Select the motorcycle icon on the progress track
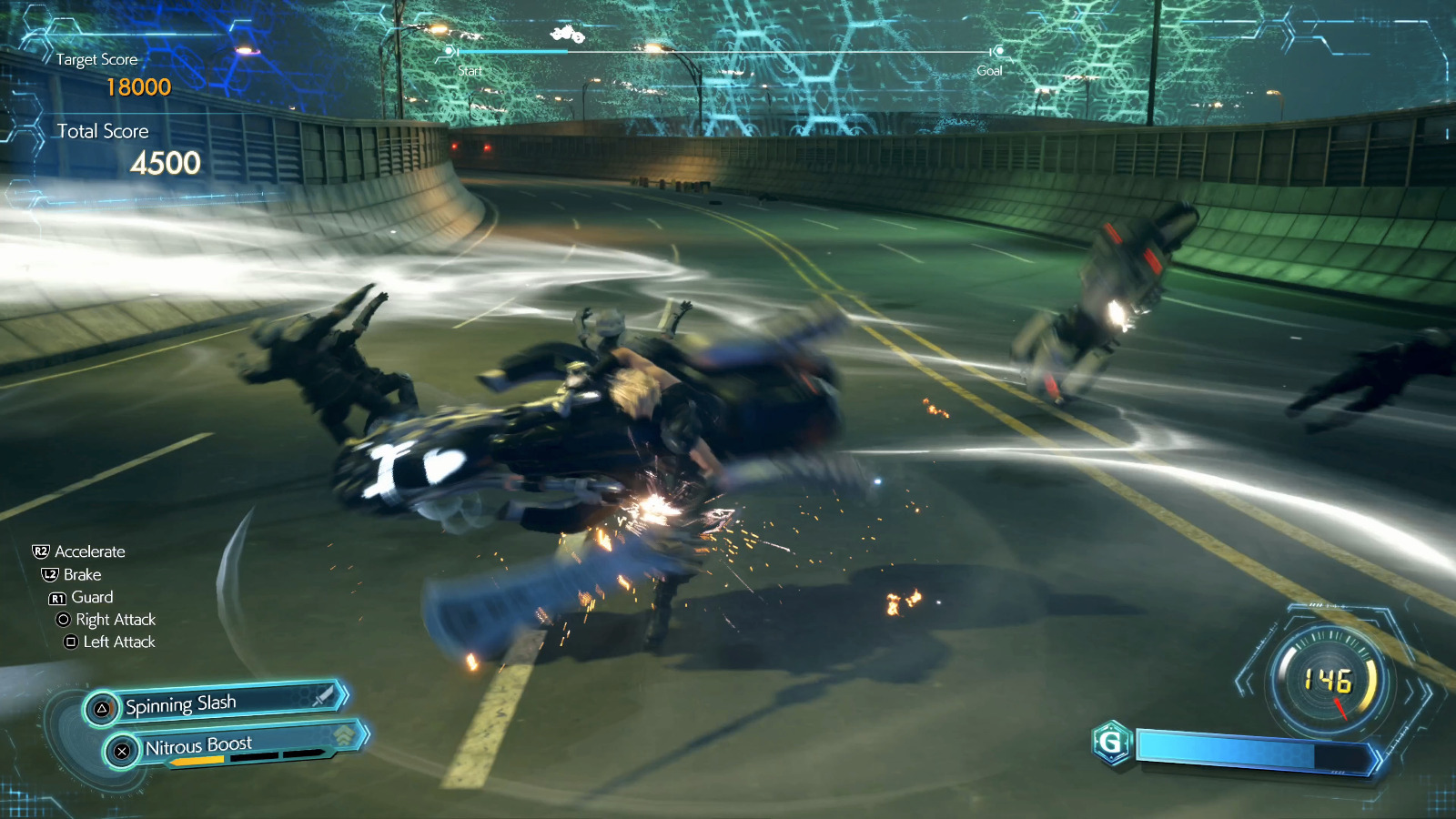Screen dimensions: 1456x819 click(x=568, y=33)
